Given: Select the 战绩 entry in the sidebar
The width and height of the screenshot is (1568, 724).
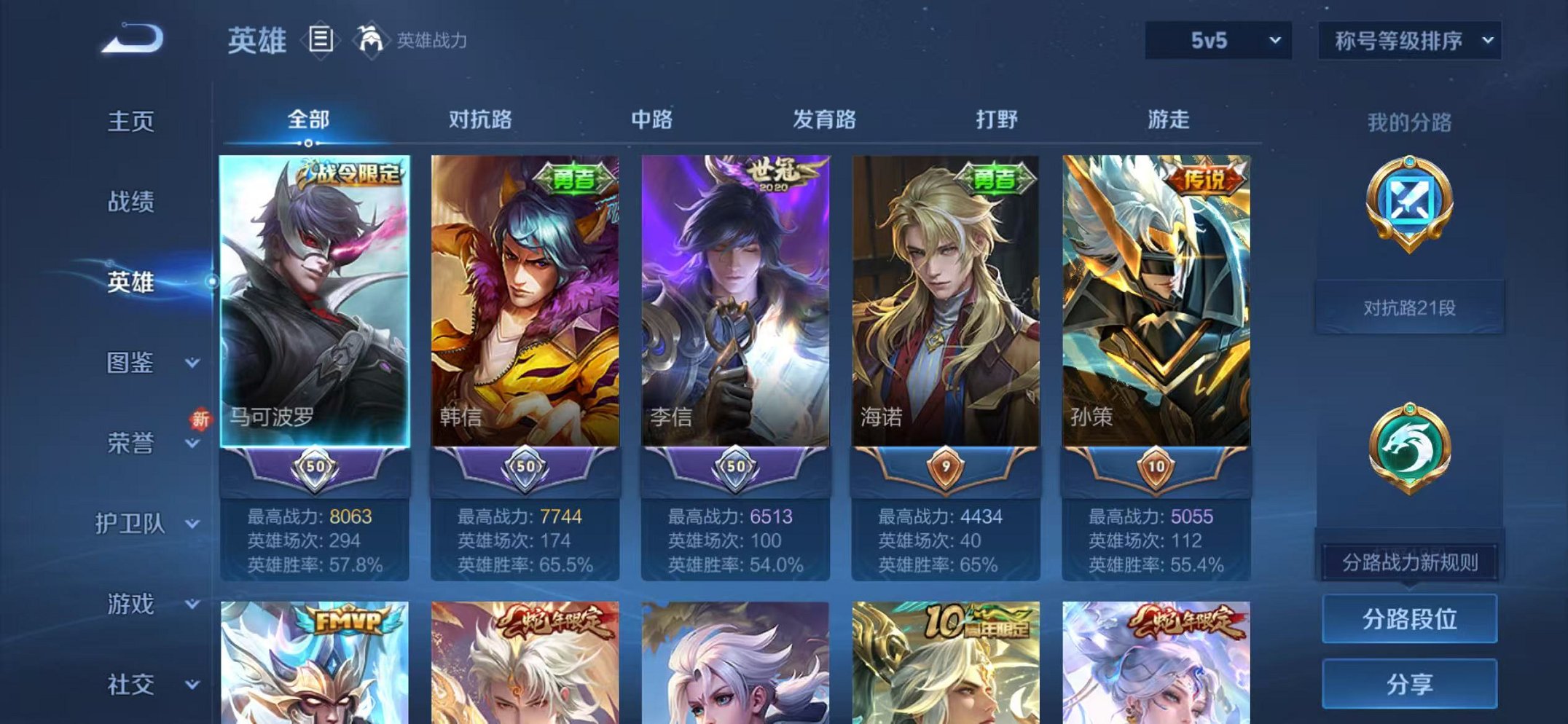Looking at the screenshot, I should [x=131, y=202].
